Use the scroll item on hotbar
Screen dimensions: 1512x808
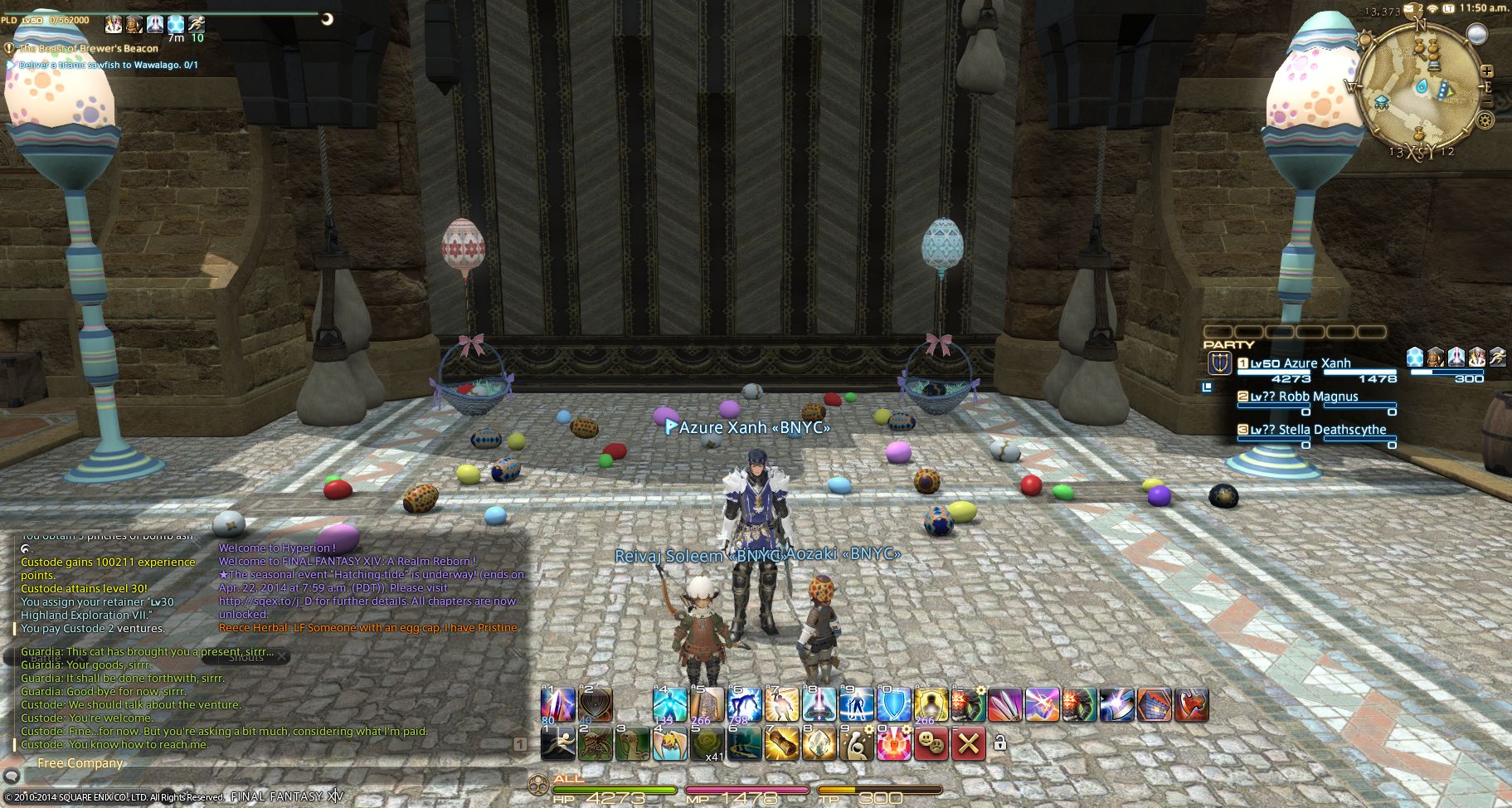[x=780, y=744]
